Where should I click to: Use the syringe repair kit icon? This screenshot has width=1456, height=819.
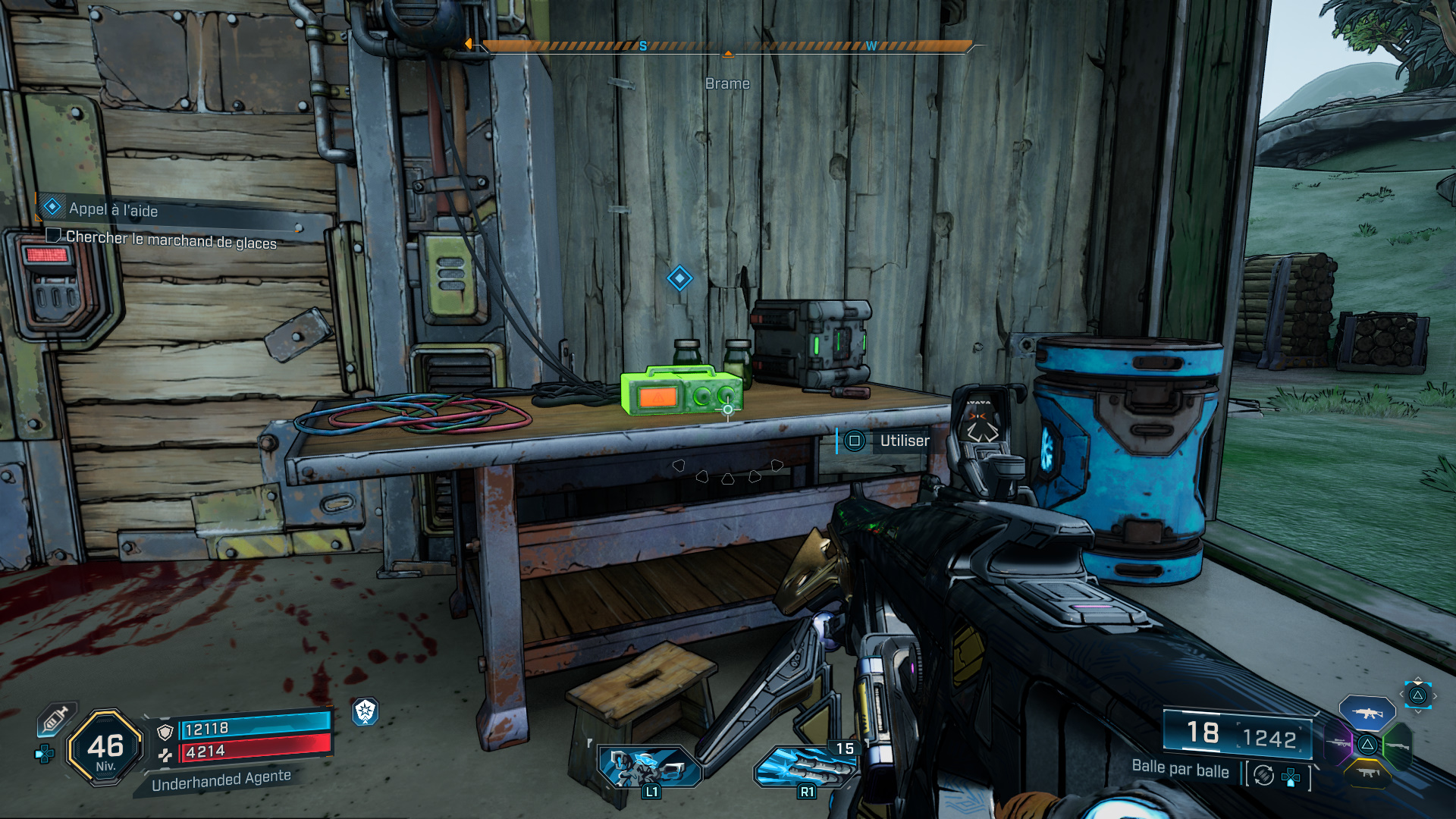pyautogui.click(x=56, y=719)
